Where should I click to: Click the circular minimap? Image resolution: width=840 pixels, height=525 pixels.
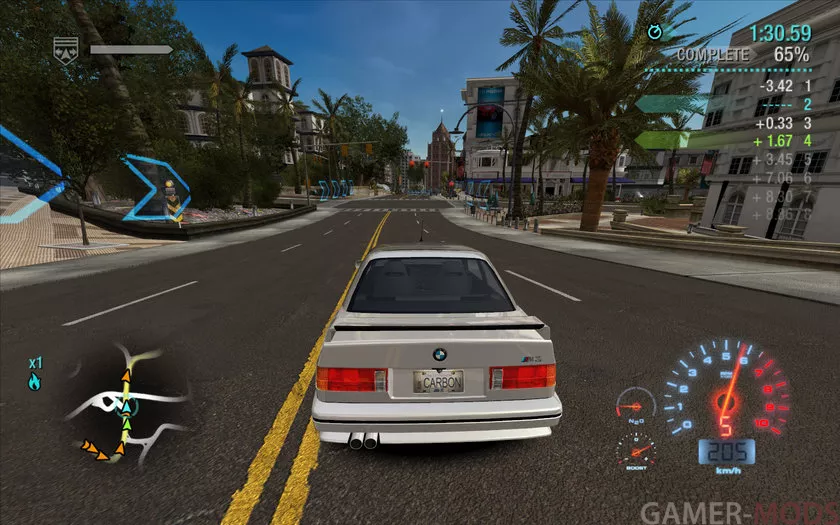click(x=127, y=403)
